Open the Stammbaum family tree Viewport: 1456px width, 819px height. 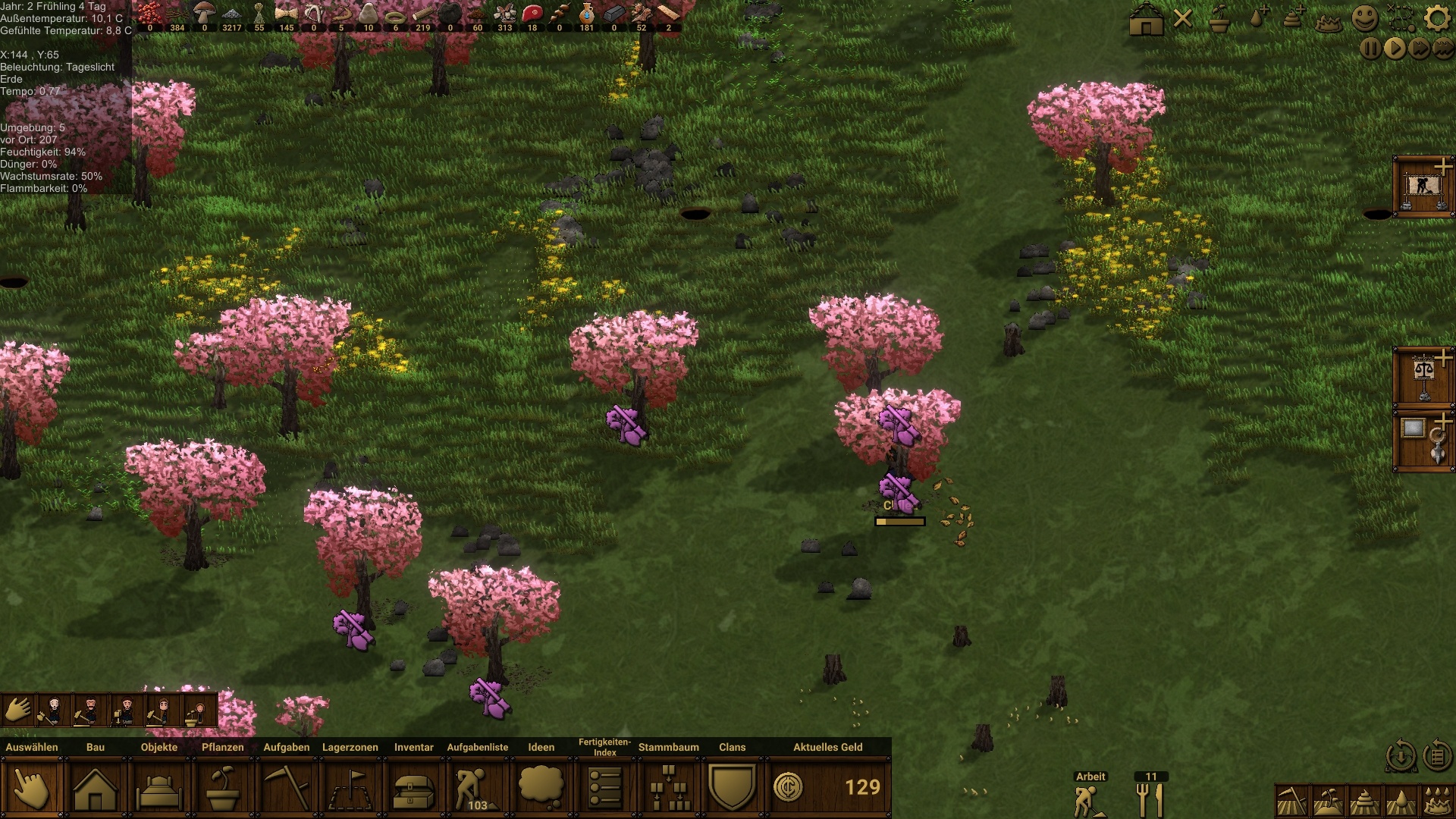coord(667,789)
